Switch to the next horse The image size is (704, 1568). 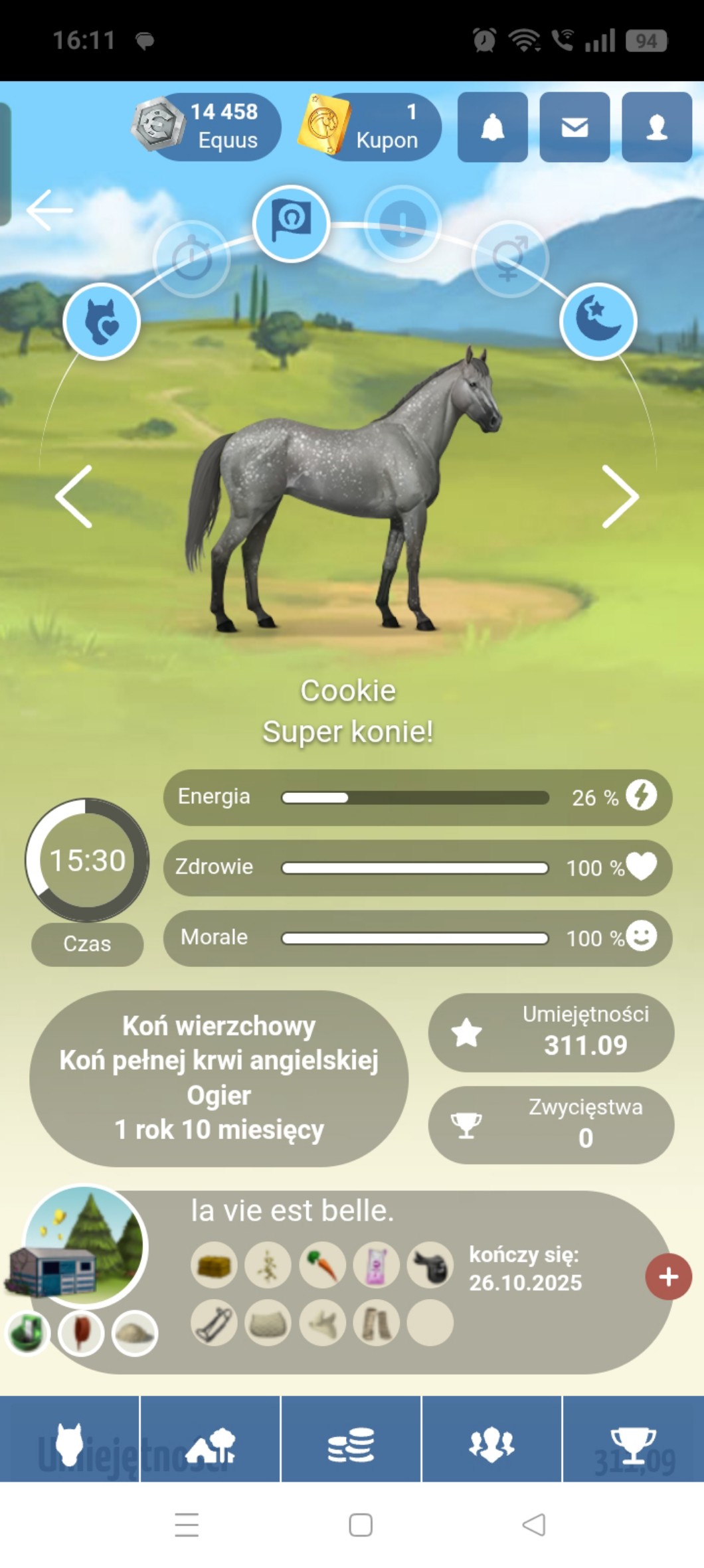coord(620,496)
